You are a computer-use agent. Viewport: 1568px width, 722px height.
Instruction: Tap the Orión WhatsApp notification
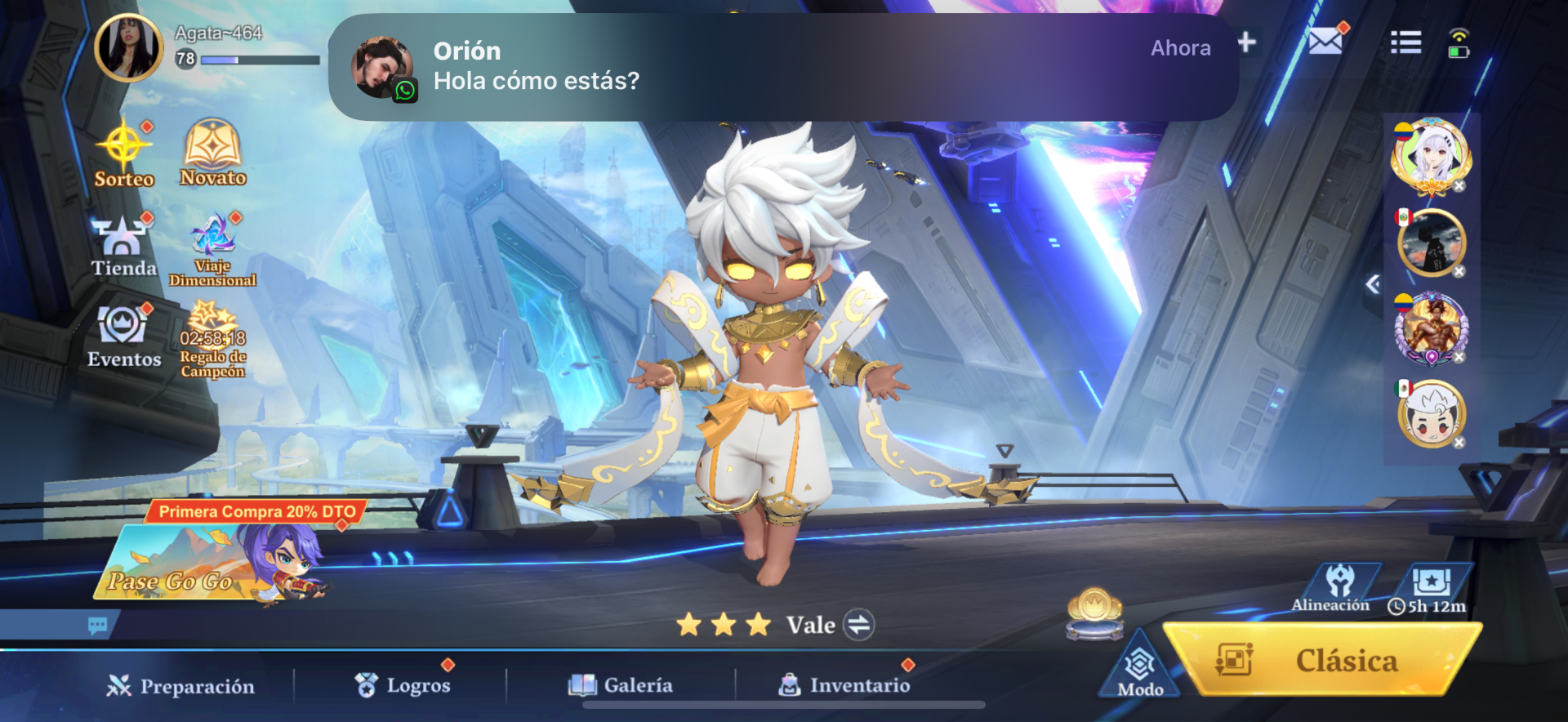pos(782,67)
